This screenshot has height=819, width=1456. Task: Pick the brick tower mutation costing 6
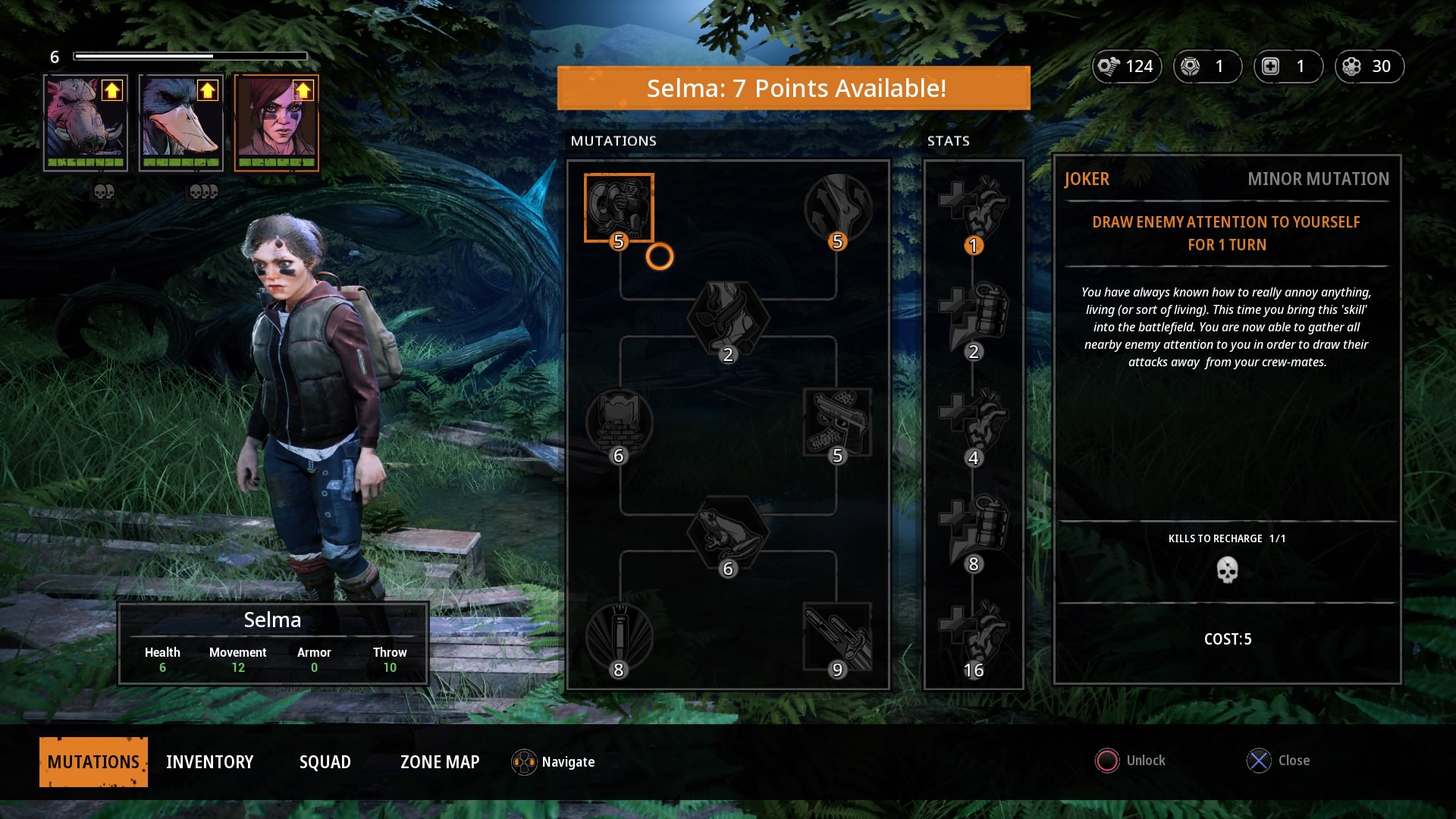[x=619, y=422]
